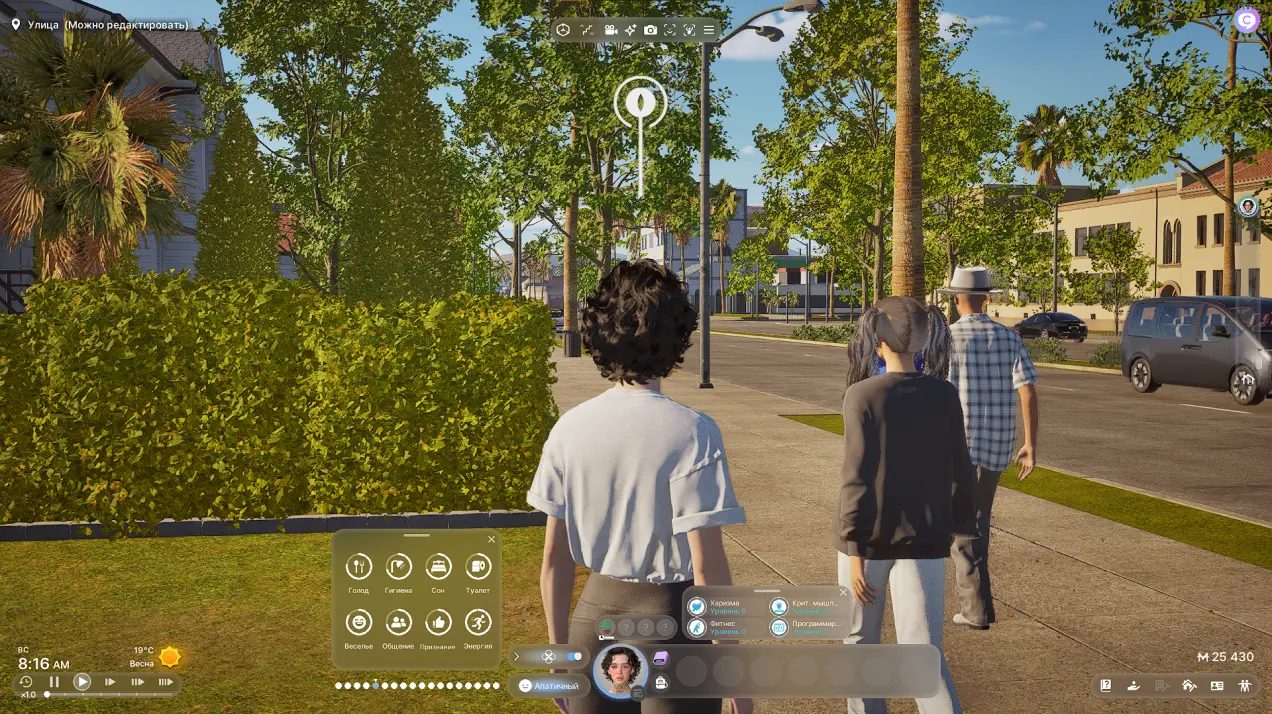Image resolution: width=1272 pixels, height=714 pixels.
Task: Select the Гигиена need icon
Action: [398, 567]
